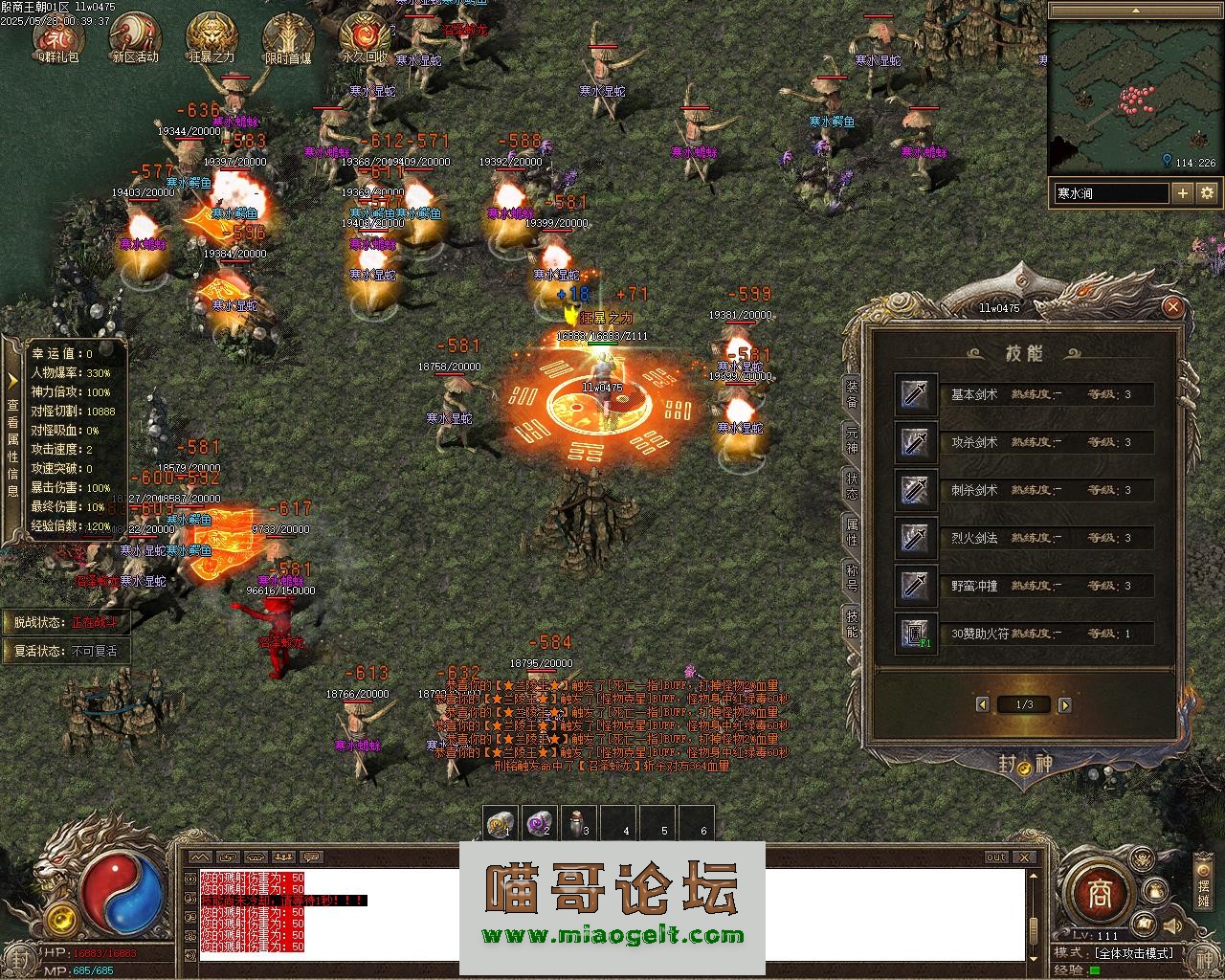Image resolution: width=1225 pixels, height=980 pixels.
Task: Select the 属性 attributes tab
Action: point(851,533)
